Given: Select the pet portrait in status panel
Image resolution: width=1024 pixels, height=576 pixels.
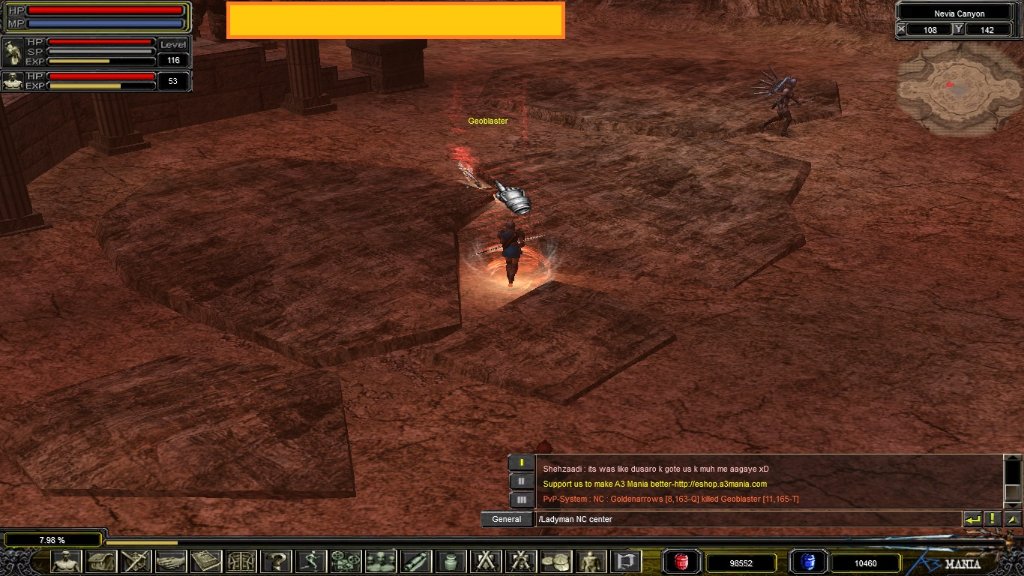Looking at the screenshot, I should tap(13, 52).
